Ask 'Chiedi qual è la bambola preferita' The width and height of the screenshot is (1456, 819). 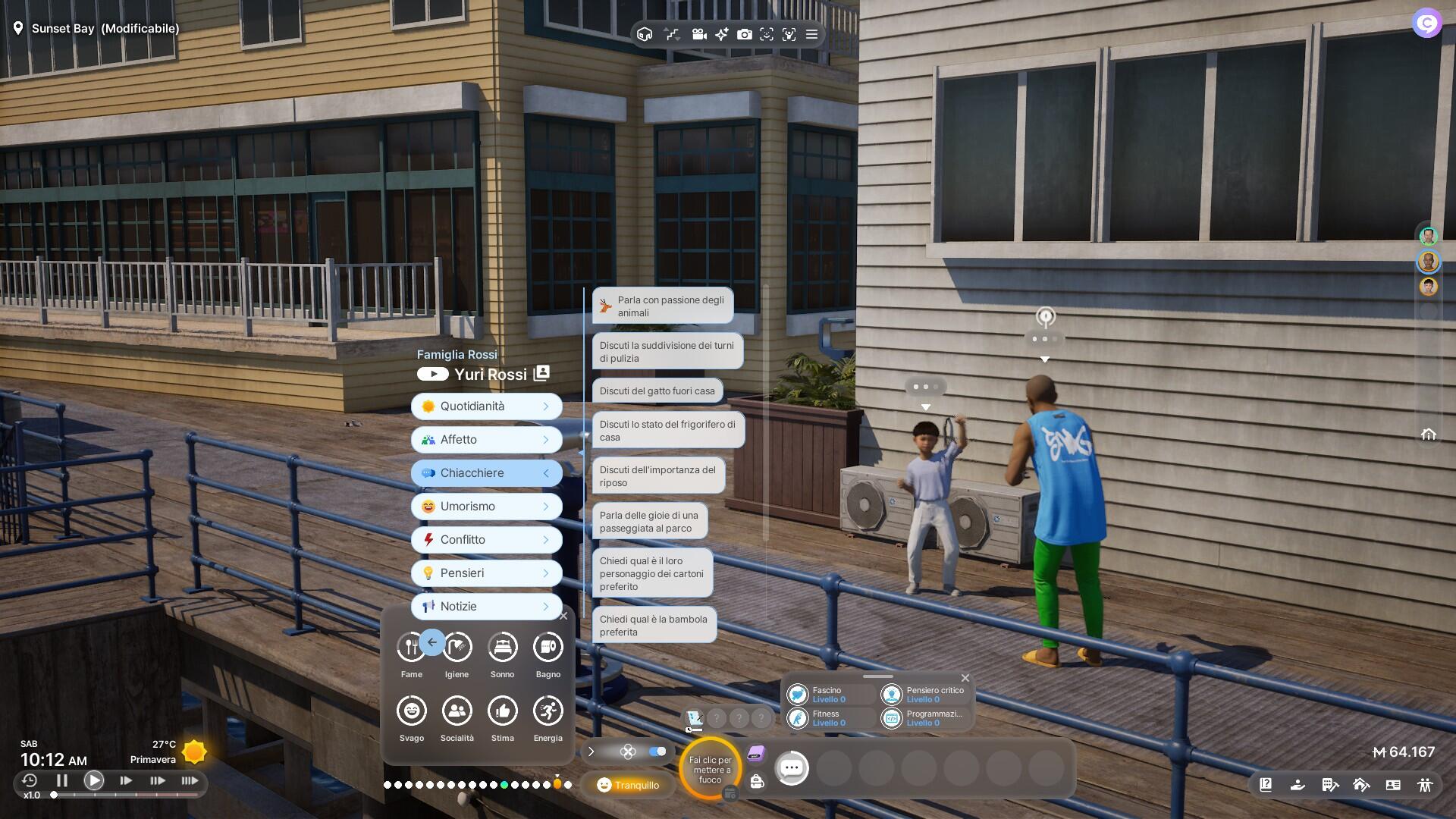[653, 626]
